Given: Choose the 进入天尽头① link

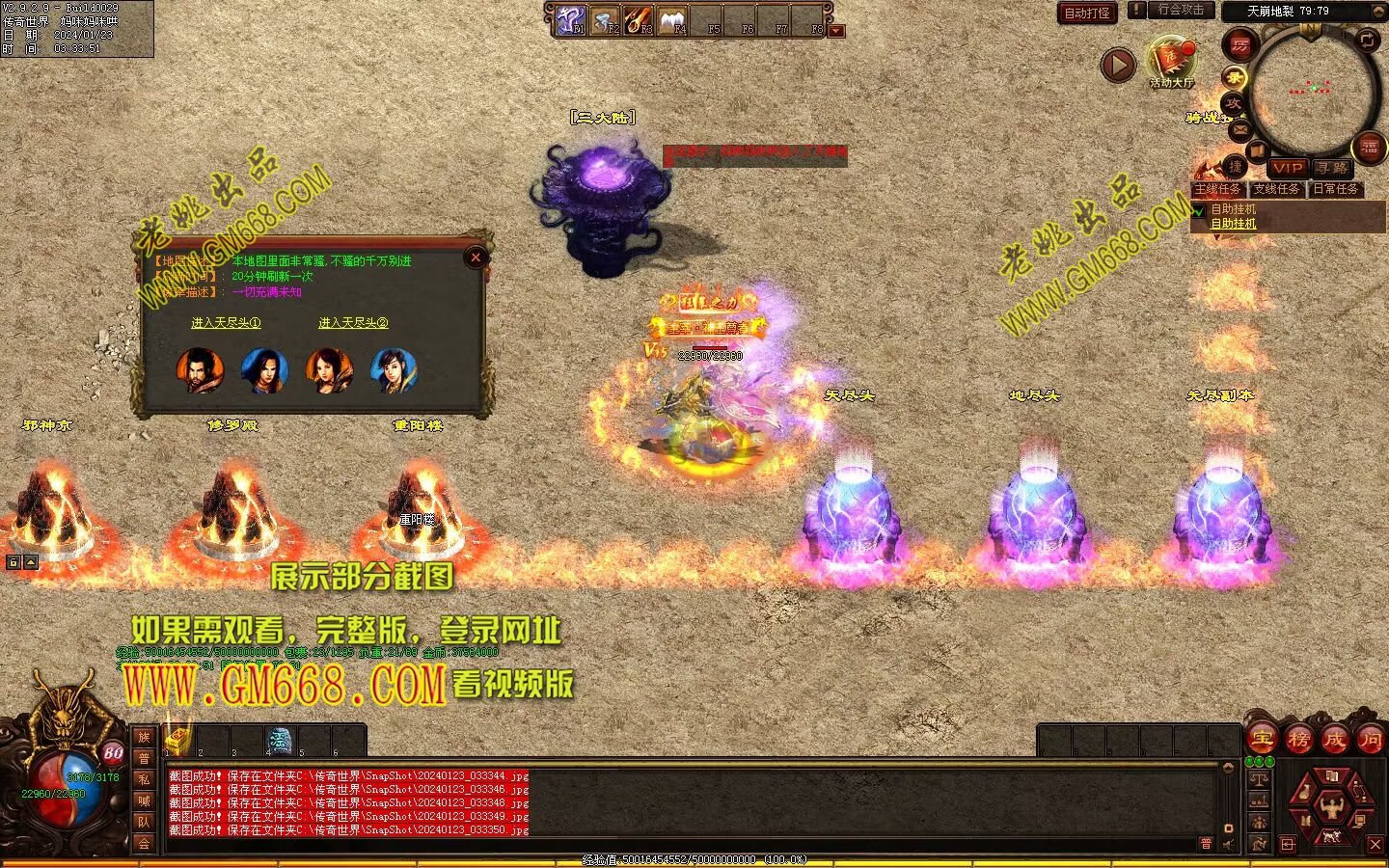Looking at the screenshot, I should point(226,323).
